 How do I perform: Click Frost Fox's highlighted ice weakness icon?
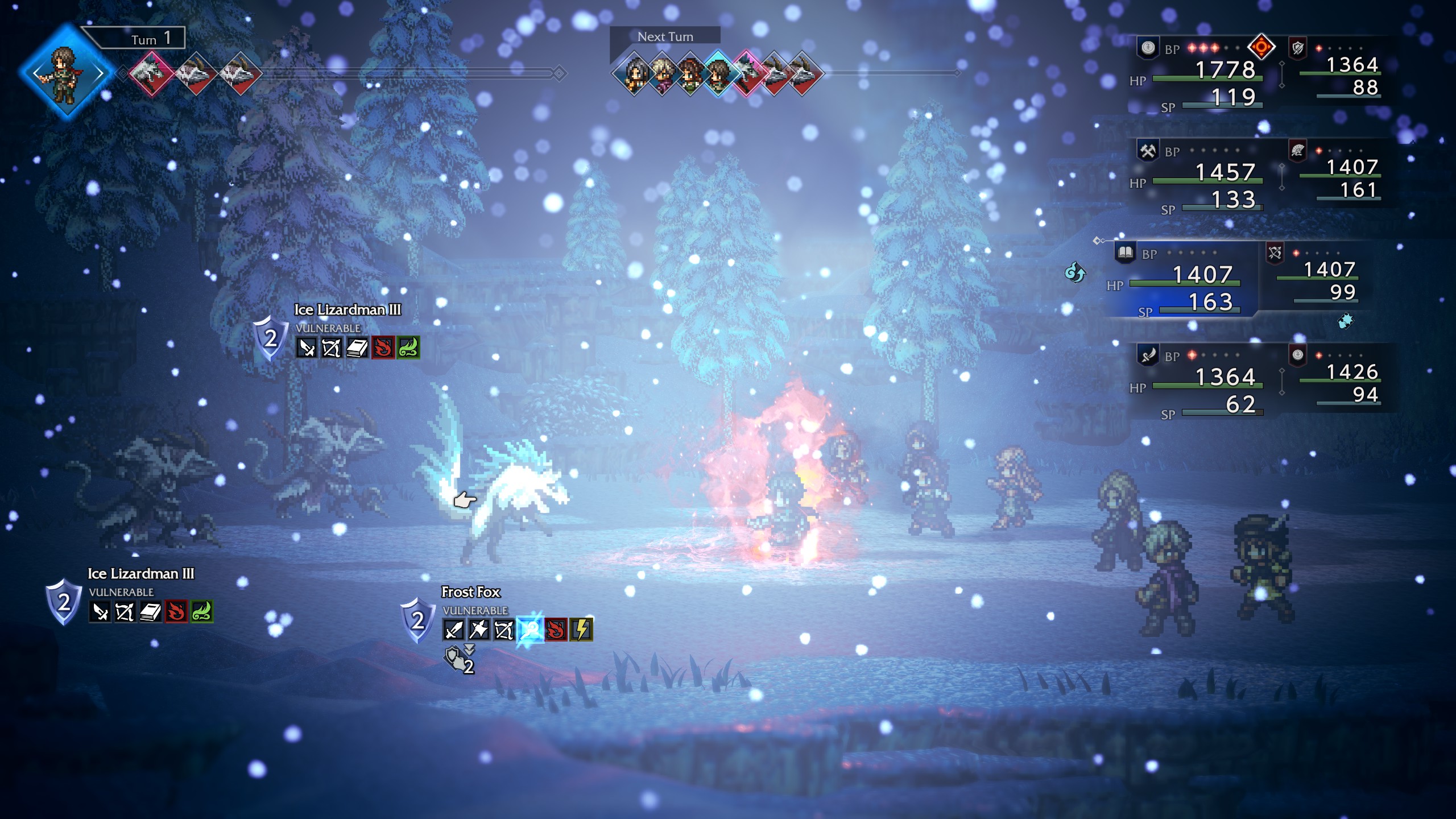pyautogui.click(x=530, y=630)
